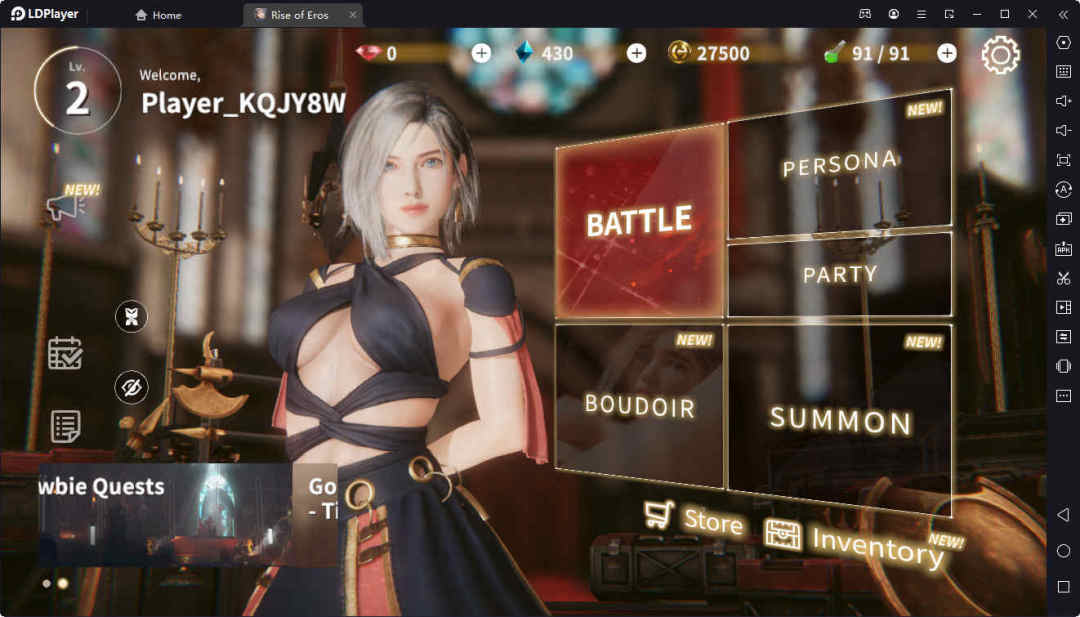Image resolution: width=1080 pixels, height=617 pixels.
Task: Add blue crystals with plus button
Action: [636, 53]
